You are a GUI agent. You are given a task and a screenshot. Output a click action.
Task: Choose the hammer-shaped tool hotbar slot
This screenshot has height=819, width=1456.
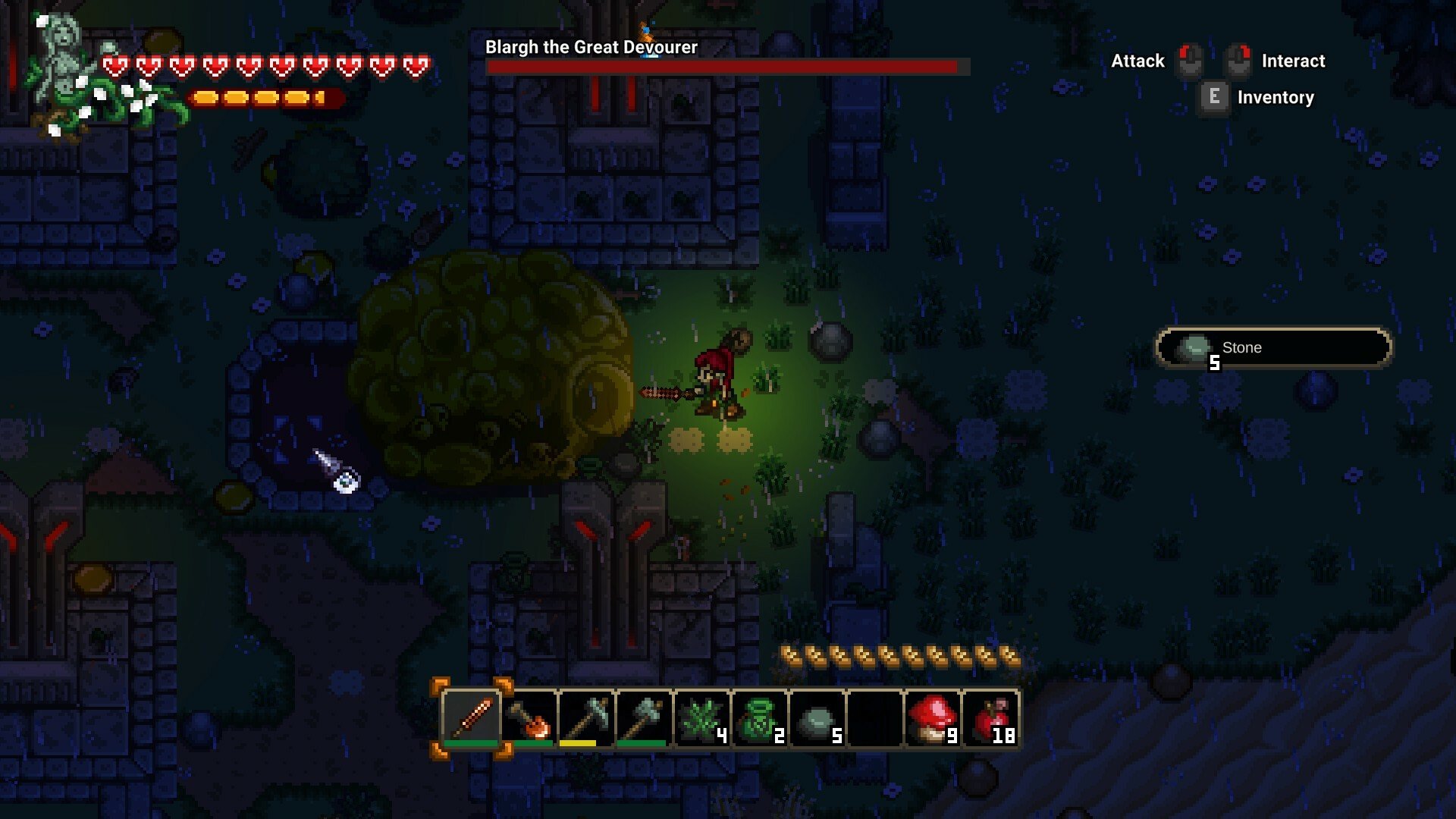[x=645, y=717]
